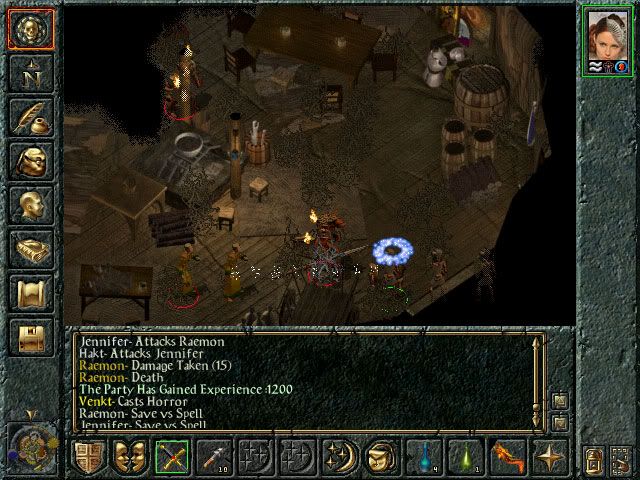Activate the four-pointed star special abilities button
Image resolution: width=640 pixels, height=480 pixels.
point(548,457)
